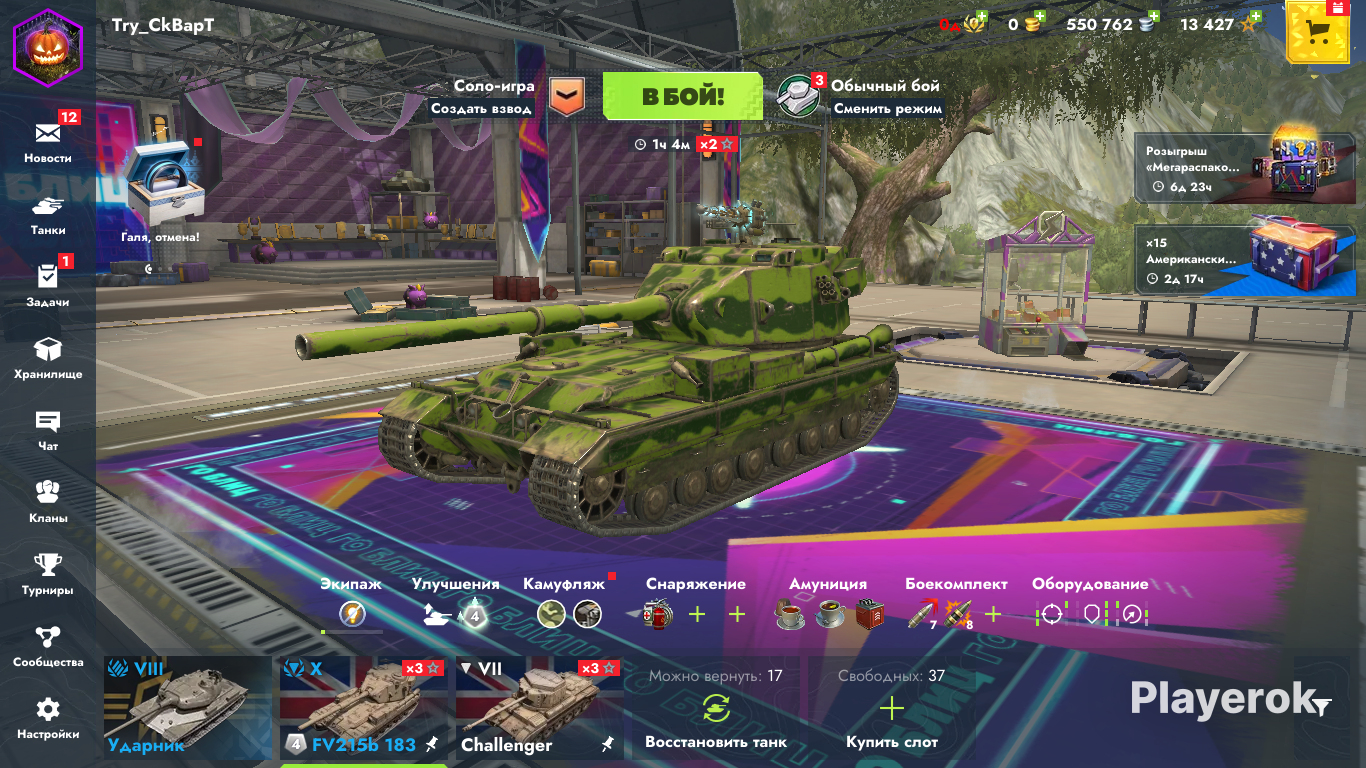1366x768 pixels.
Task: Open the Чат chat panel
Action: pyautogui.click(x=48, y=428)
